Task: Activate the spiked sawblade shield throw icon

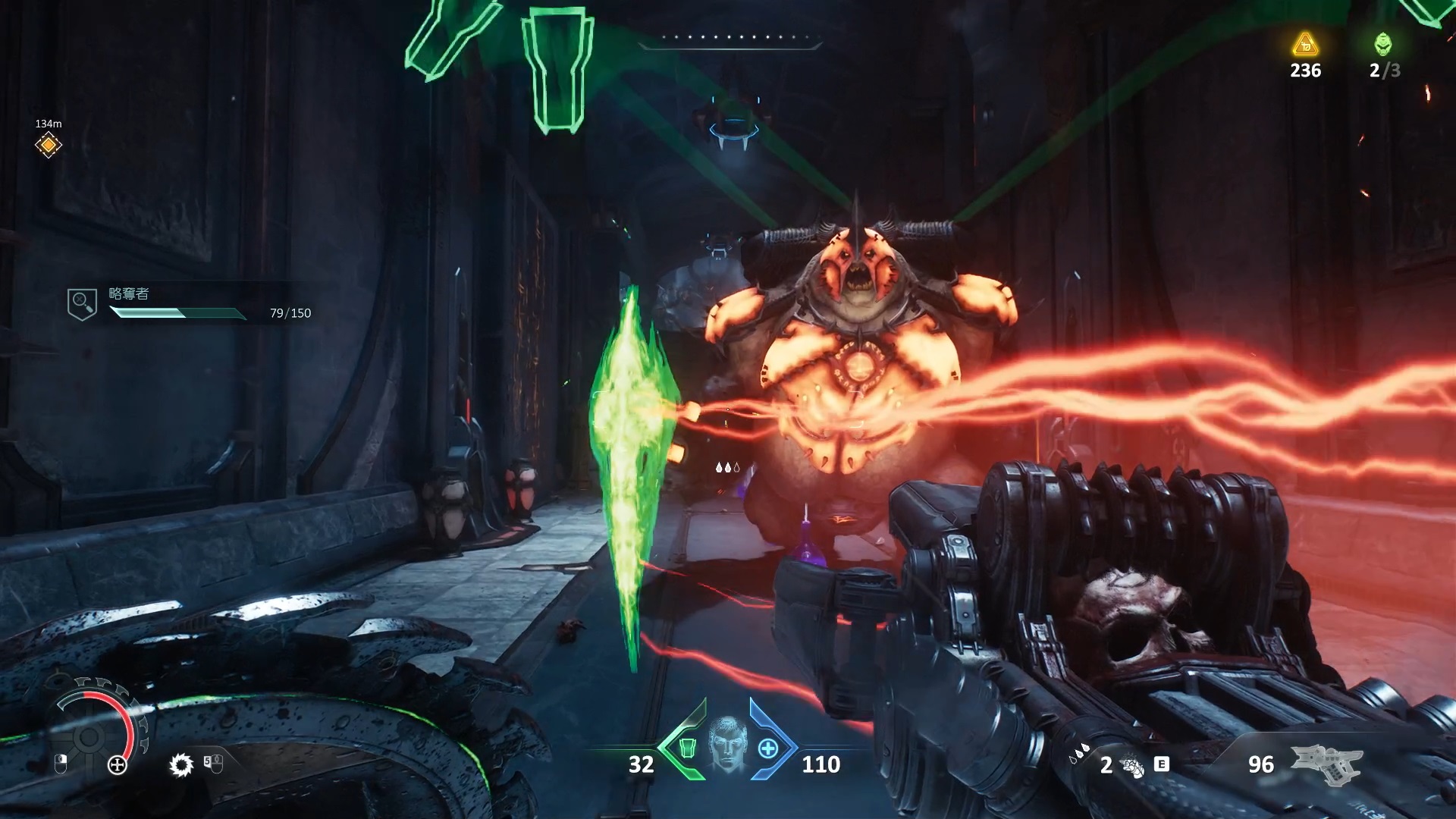Action: [x=181, y=764]
